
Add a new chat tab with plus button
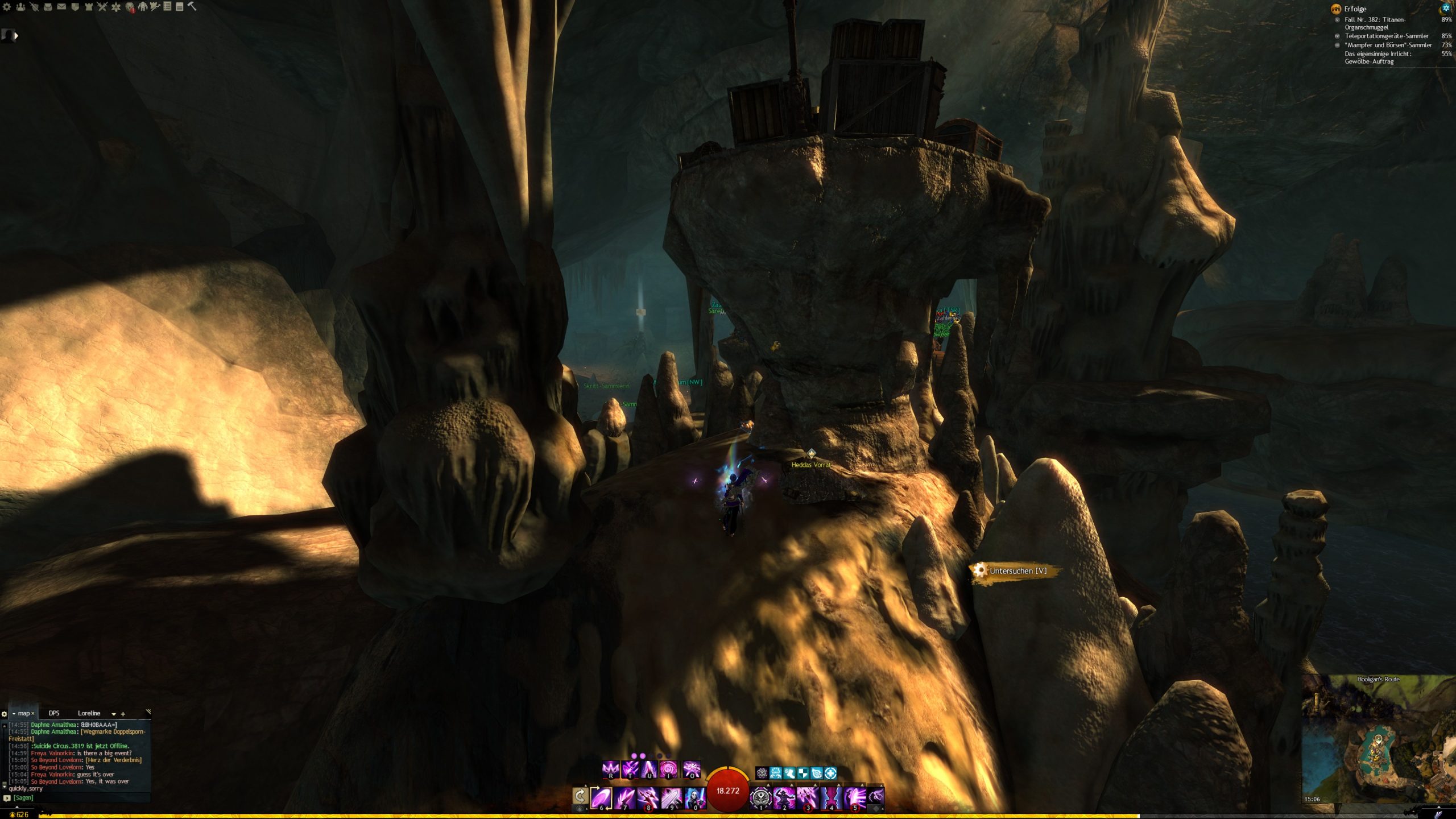[x=123, y=714]
